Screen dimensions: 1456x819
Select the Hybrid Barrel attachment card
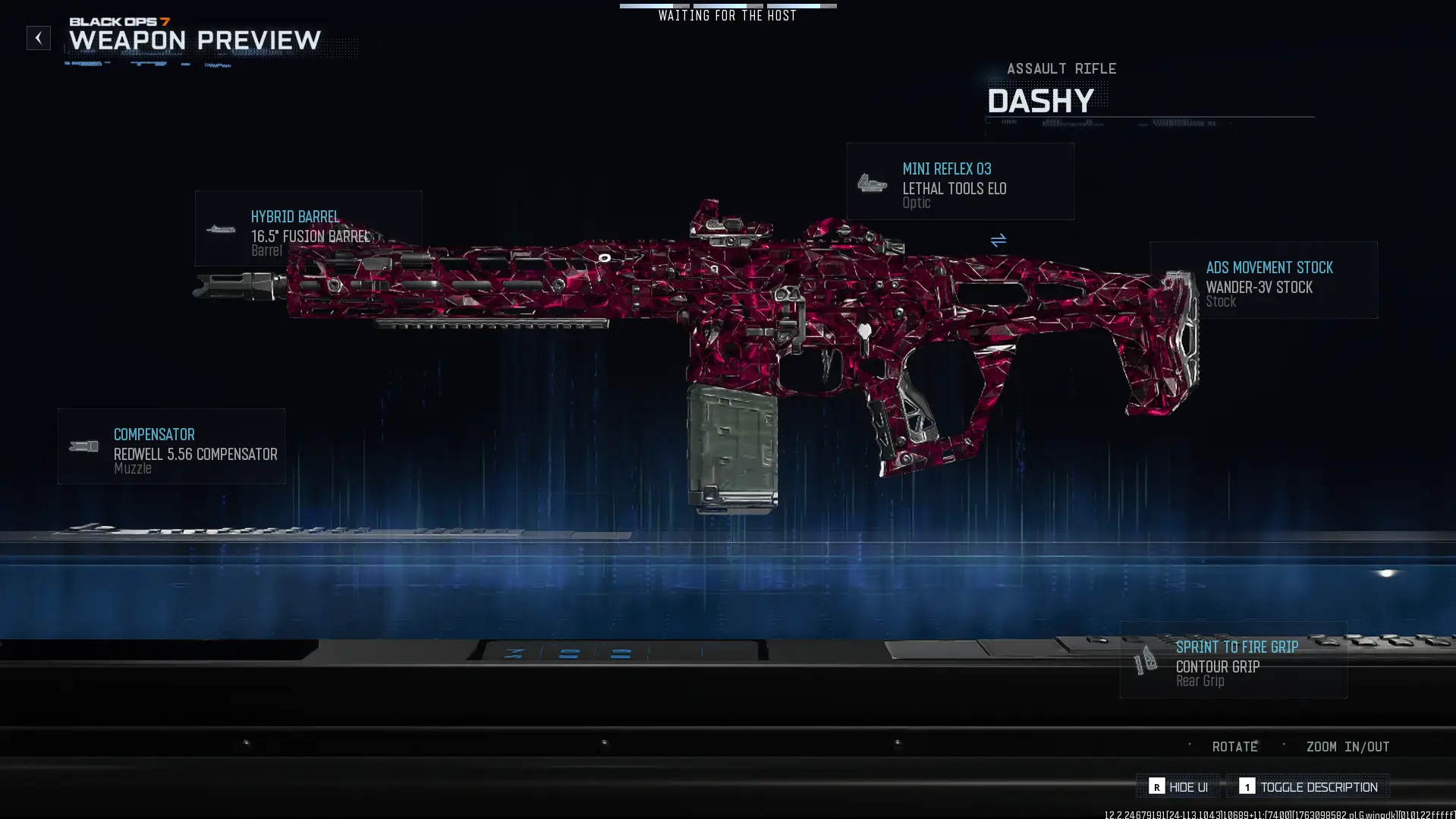[x=308, y=228]
